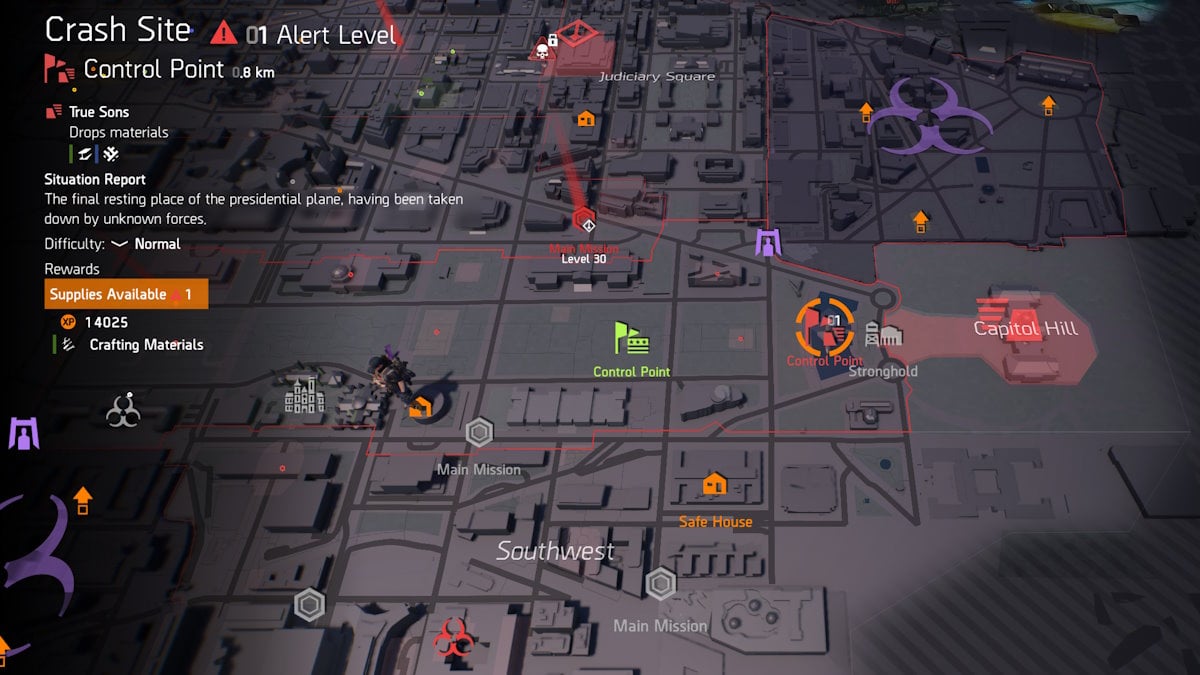Select the purple gate marker near the Stronghold road

coord(768,242)
